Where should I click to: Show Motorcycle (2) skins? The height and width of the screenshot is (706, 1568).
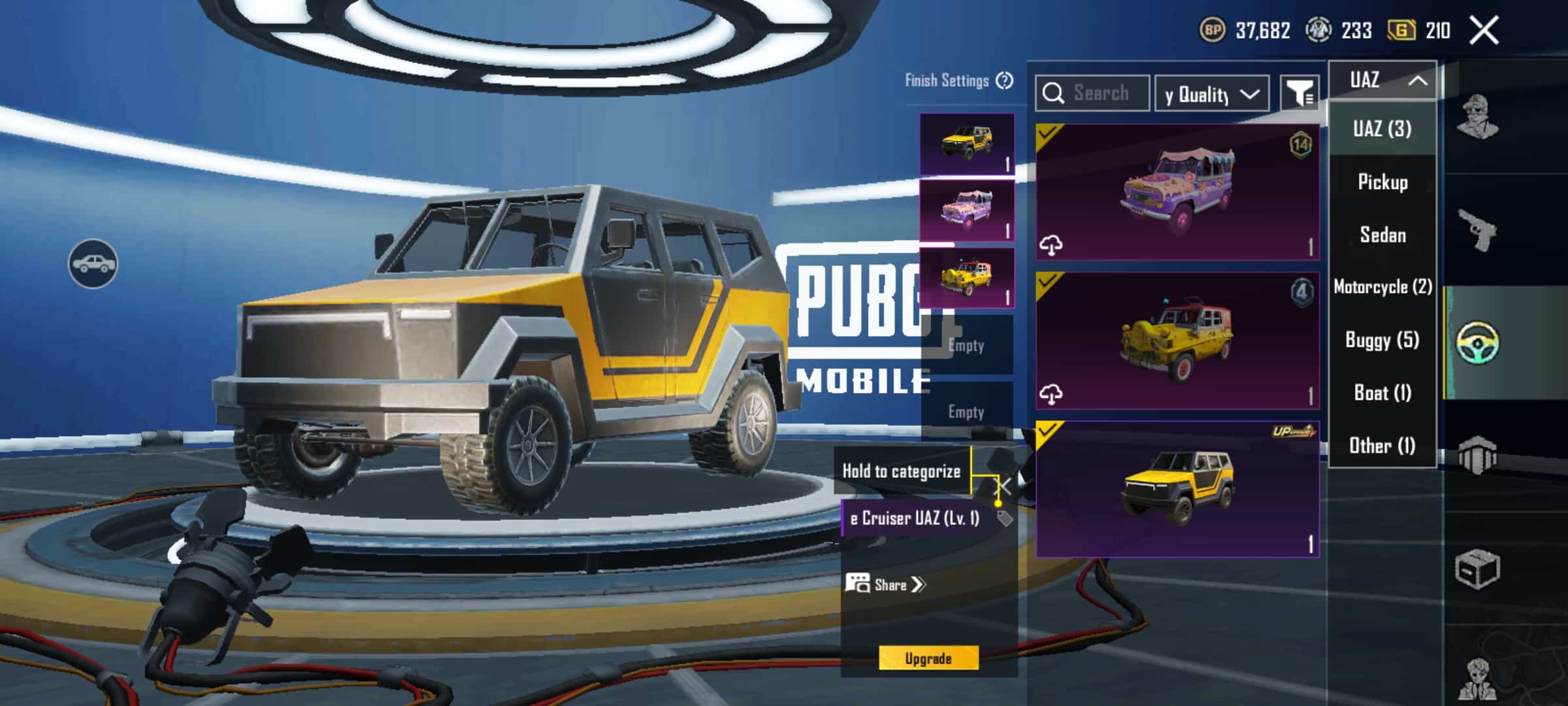point(1382,287)
